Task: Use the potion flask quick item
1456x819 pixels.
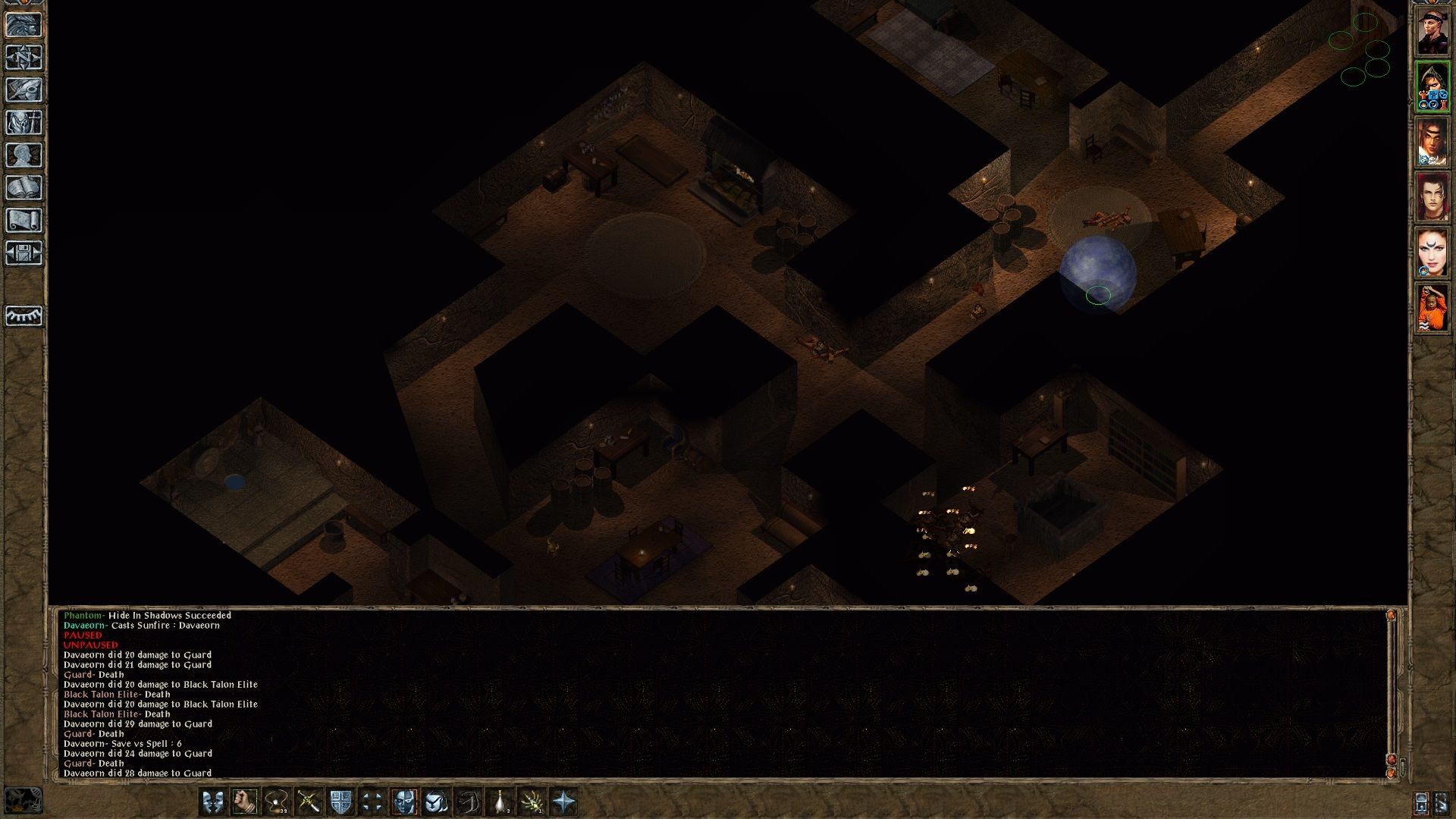Action: point(500,802)
